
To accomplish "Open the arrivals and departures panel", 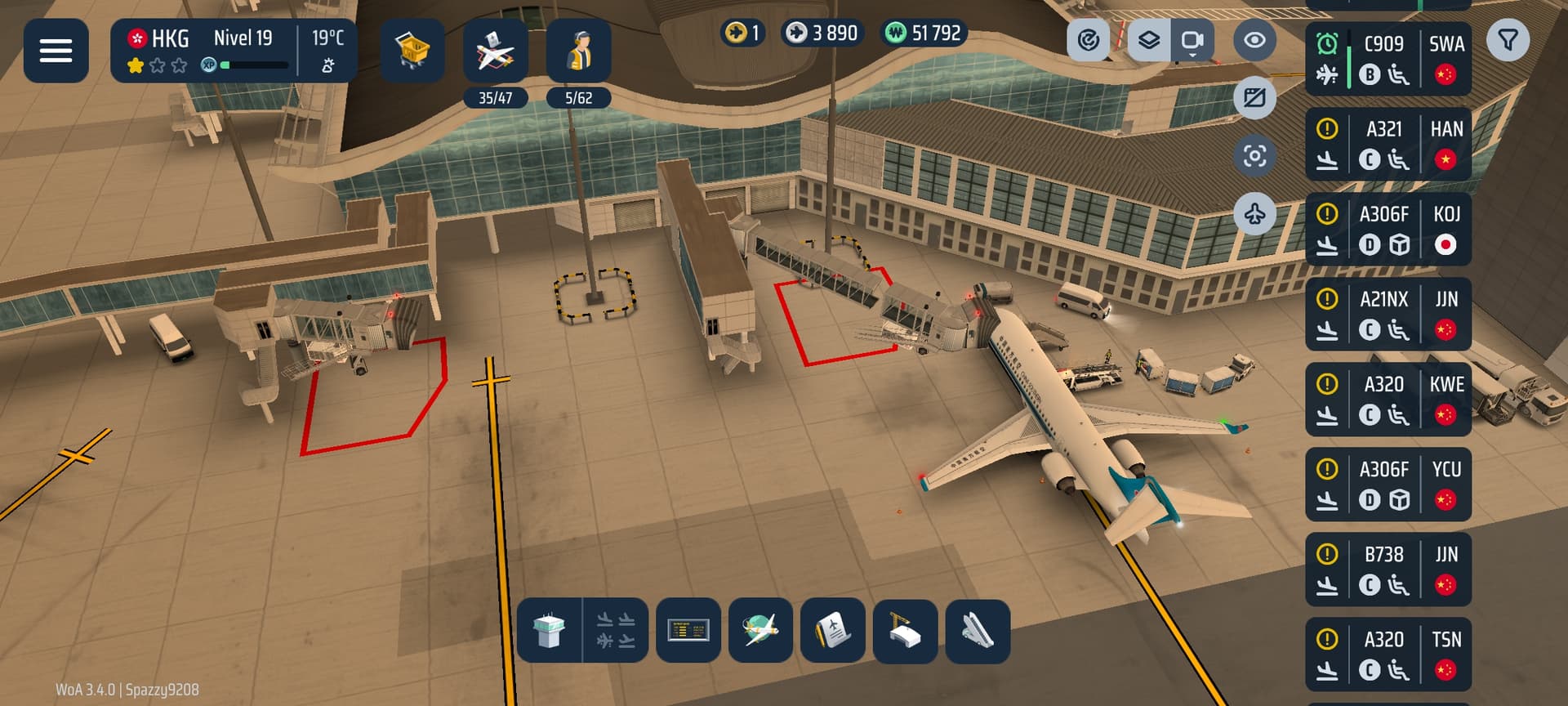I will point(616,631).
